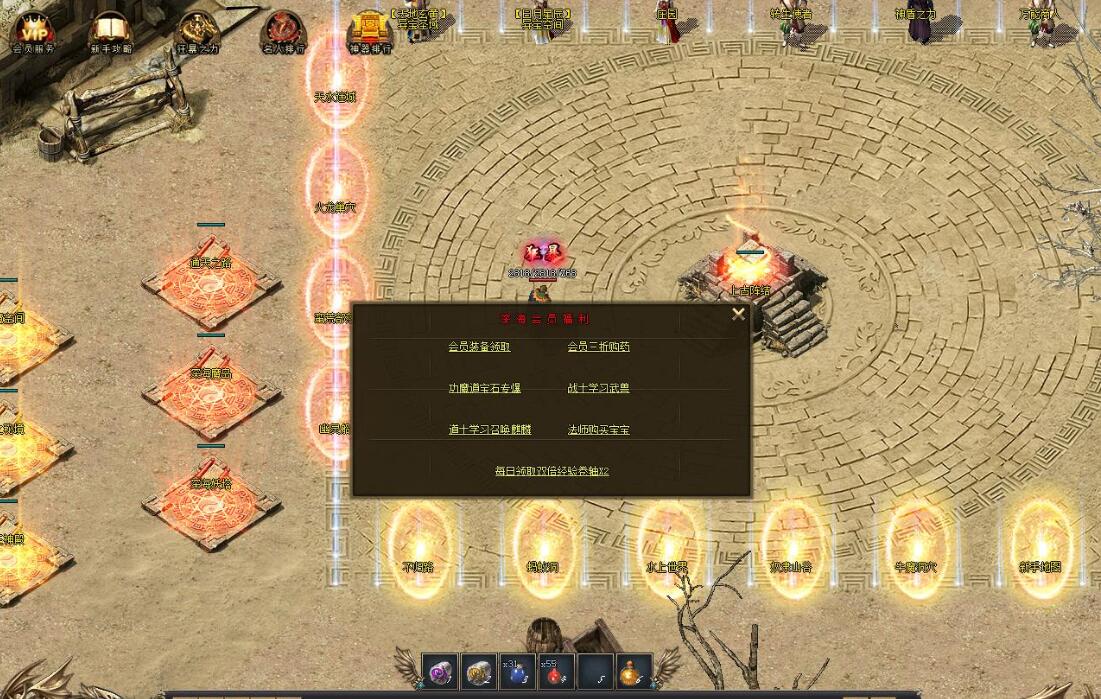Select 道士学习召唤麒麟 link

point(489,430)
